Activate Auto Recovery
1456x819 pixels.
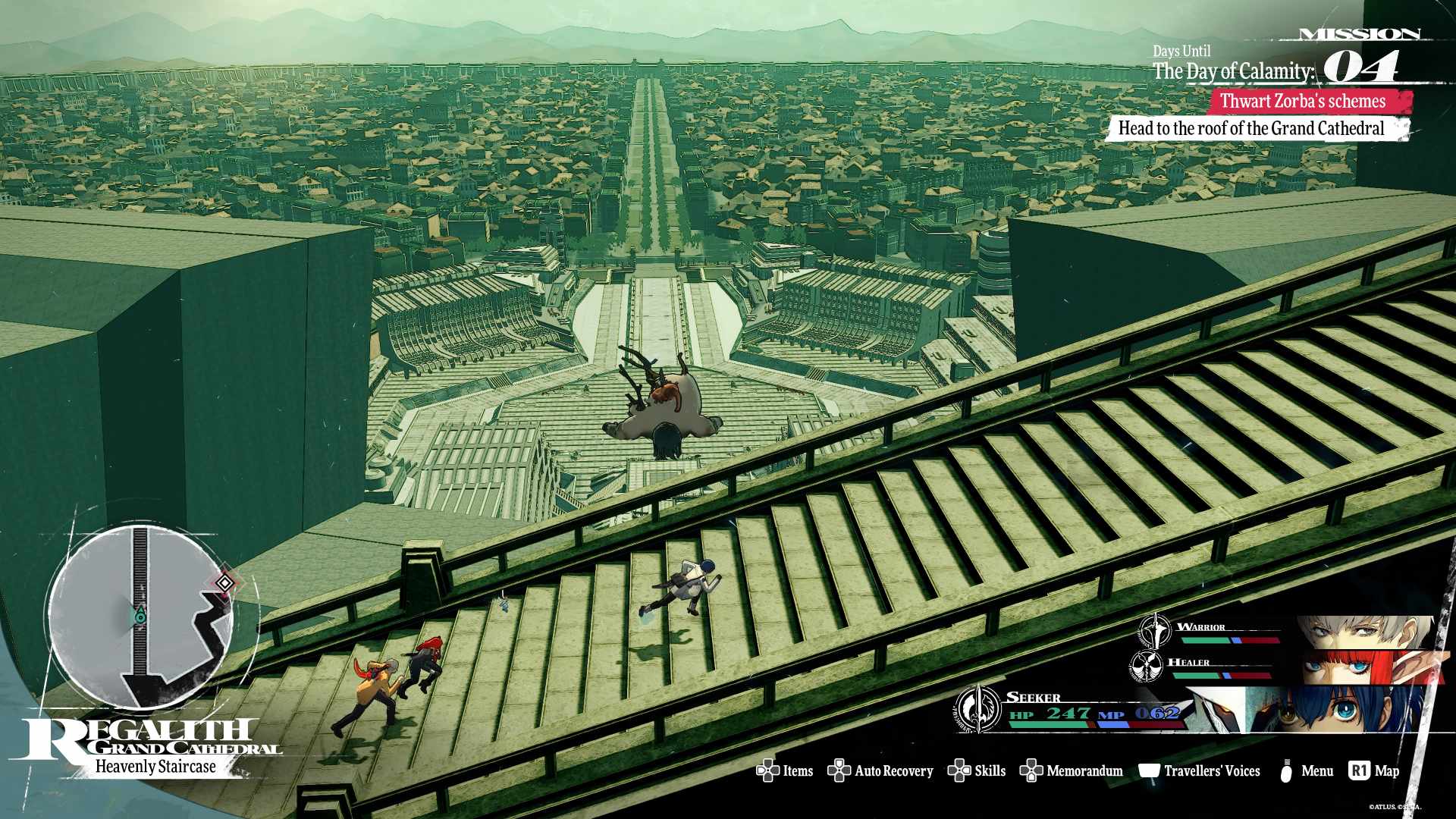[x=880, y=771]
